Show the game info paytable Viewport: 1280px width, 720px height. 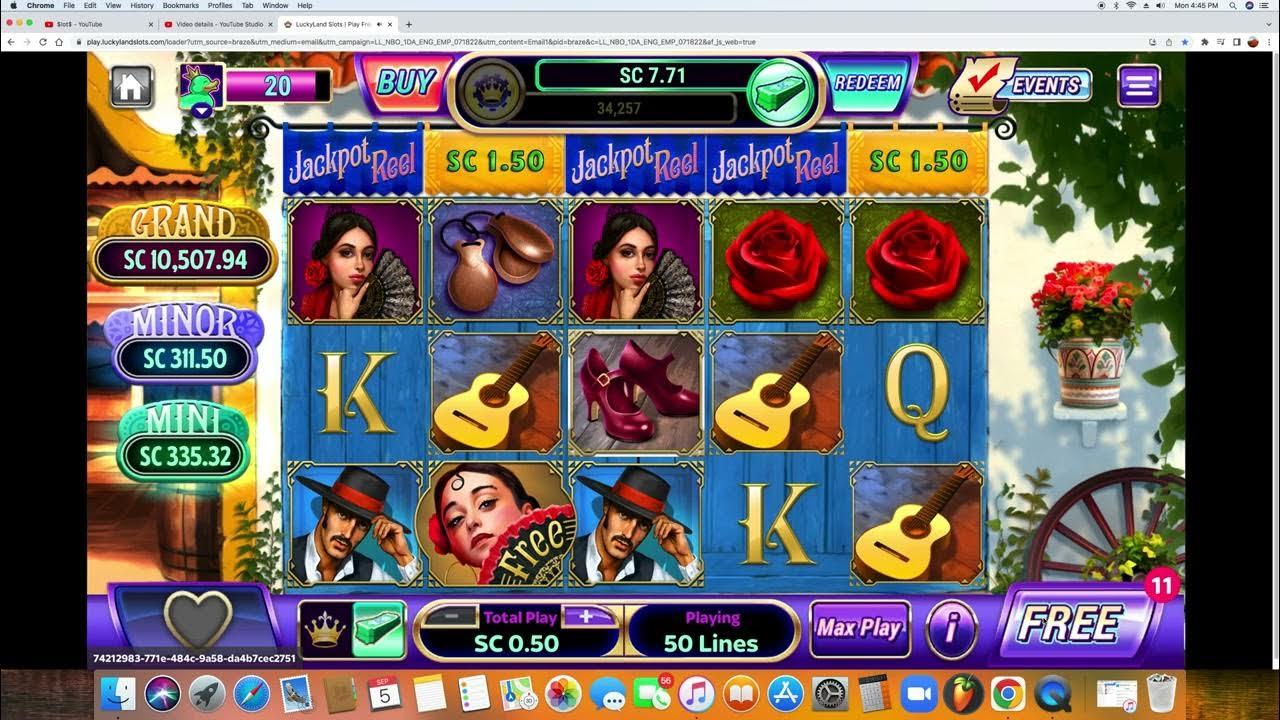pos(951,629)
